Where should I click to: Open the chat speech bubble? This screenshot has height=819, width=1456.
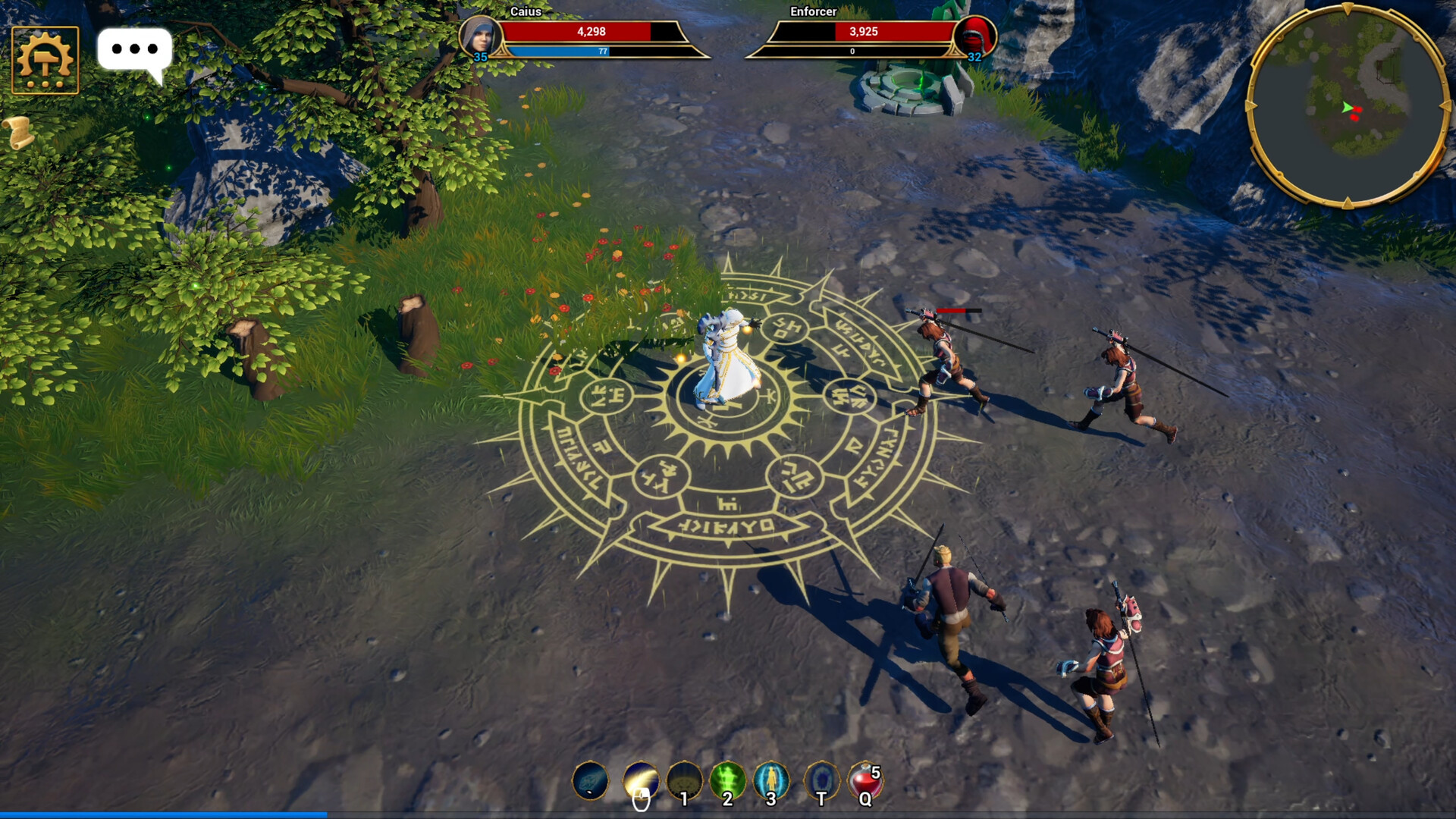click(134, 52)
